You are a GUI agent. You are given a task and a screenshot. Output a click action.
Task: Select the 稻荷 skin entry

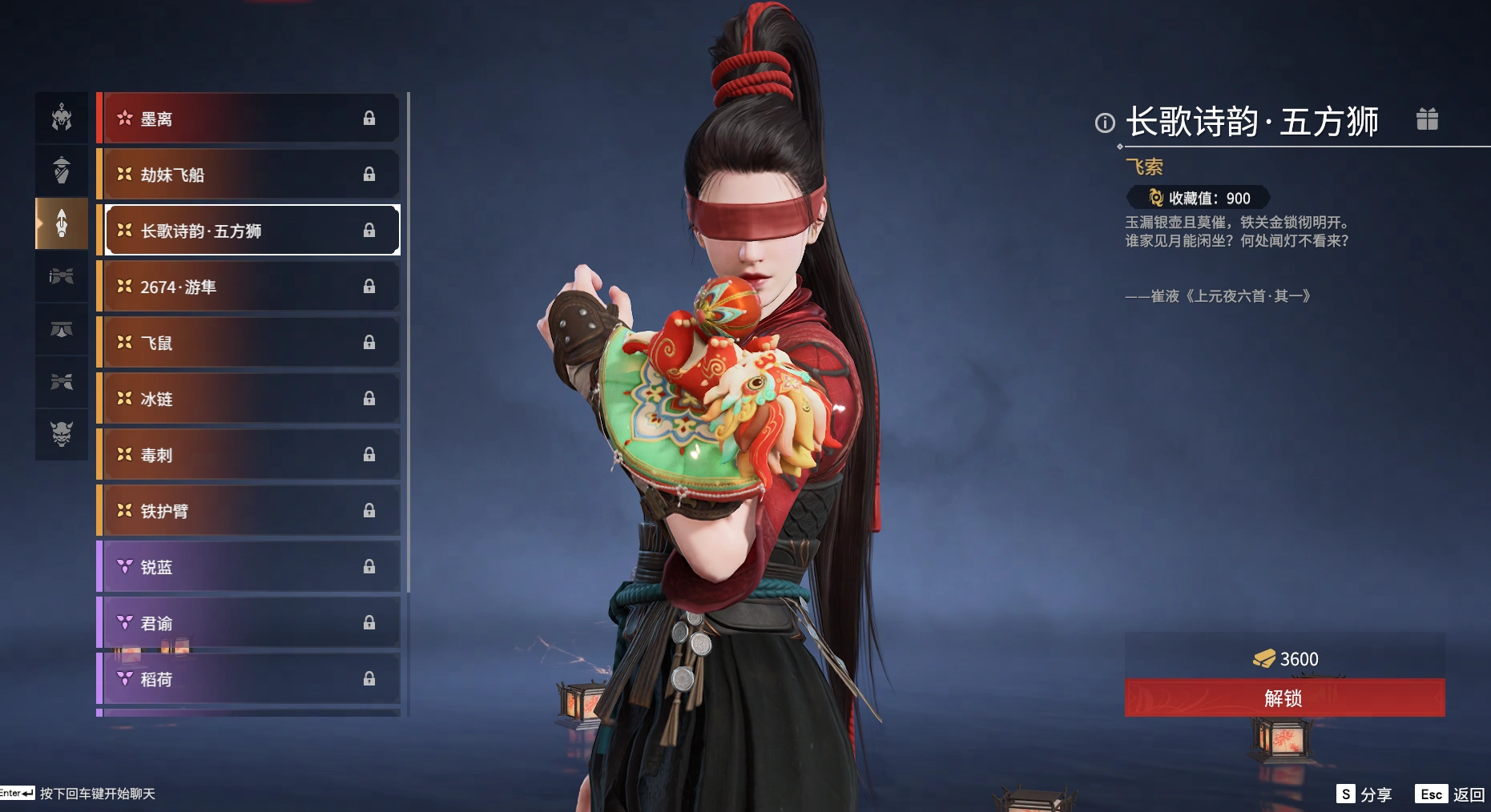click(x=250, y=679)
